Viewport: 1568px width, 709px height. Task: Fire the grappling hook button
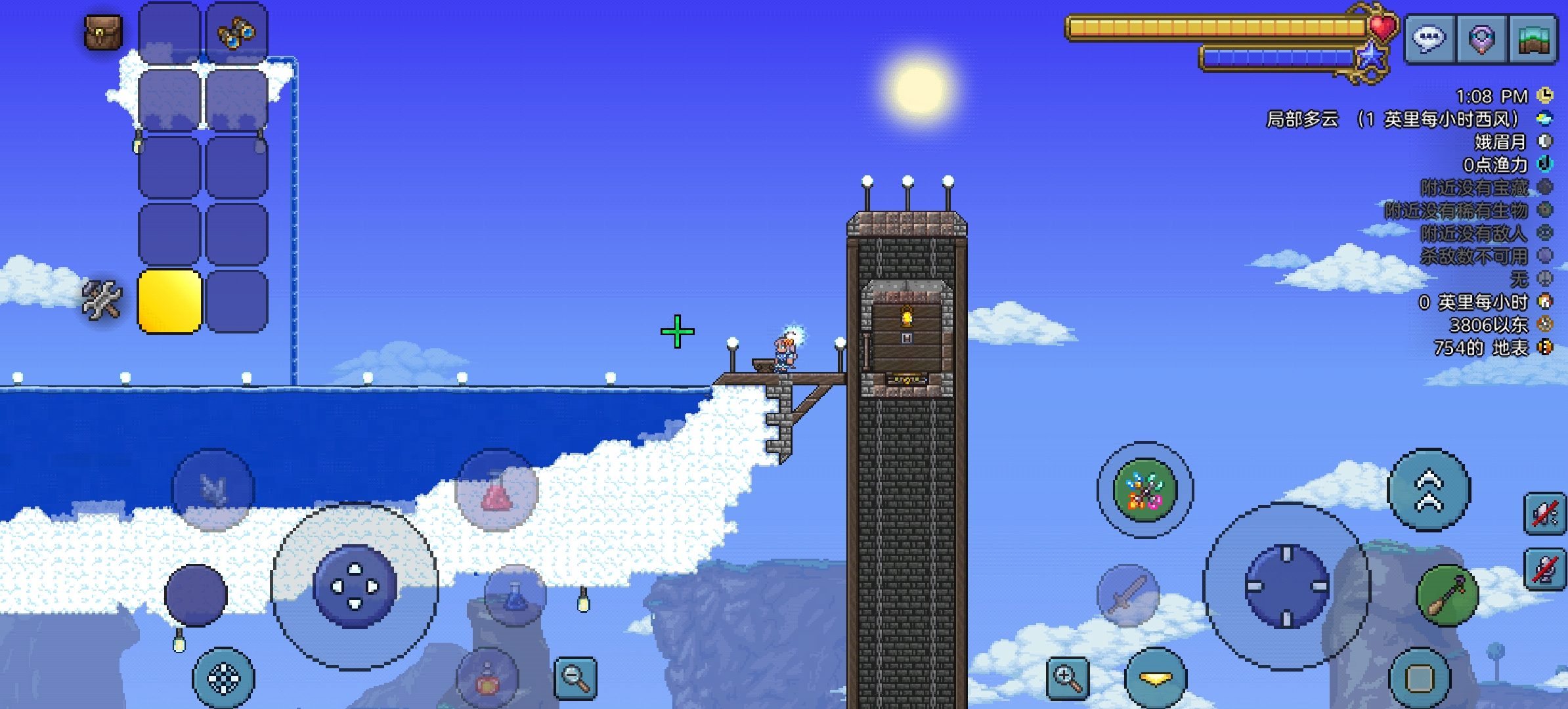coord(1447,595)
